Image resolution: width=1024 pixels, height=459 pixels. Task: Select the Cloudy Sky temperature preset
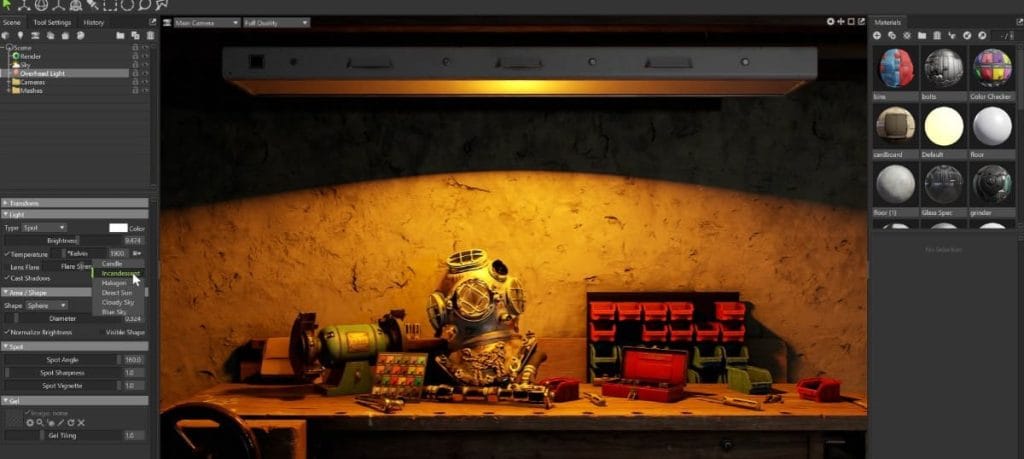point(117,302)
